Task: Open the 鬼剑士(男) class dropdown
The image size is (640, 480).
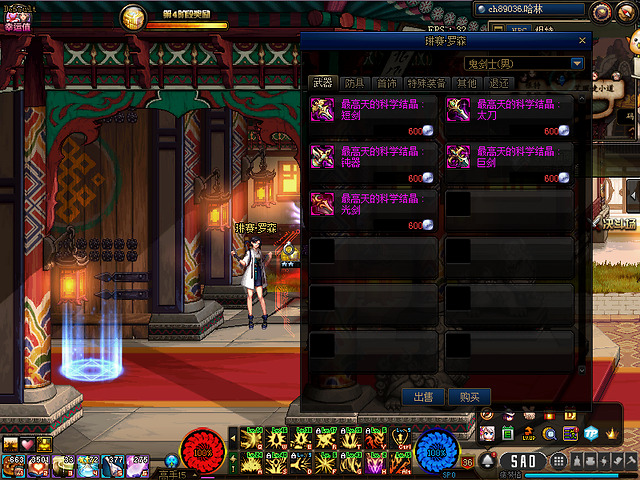Action: (577, 63)
